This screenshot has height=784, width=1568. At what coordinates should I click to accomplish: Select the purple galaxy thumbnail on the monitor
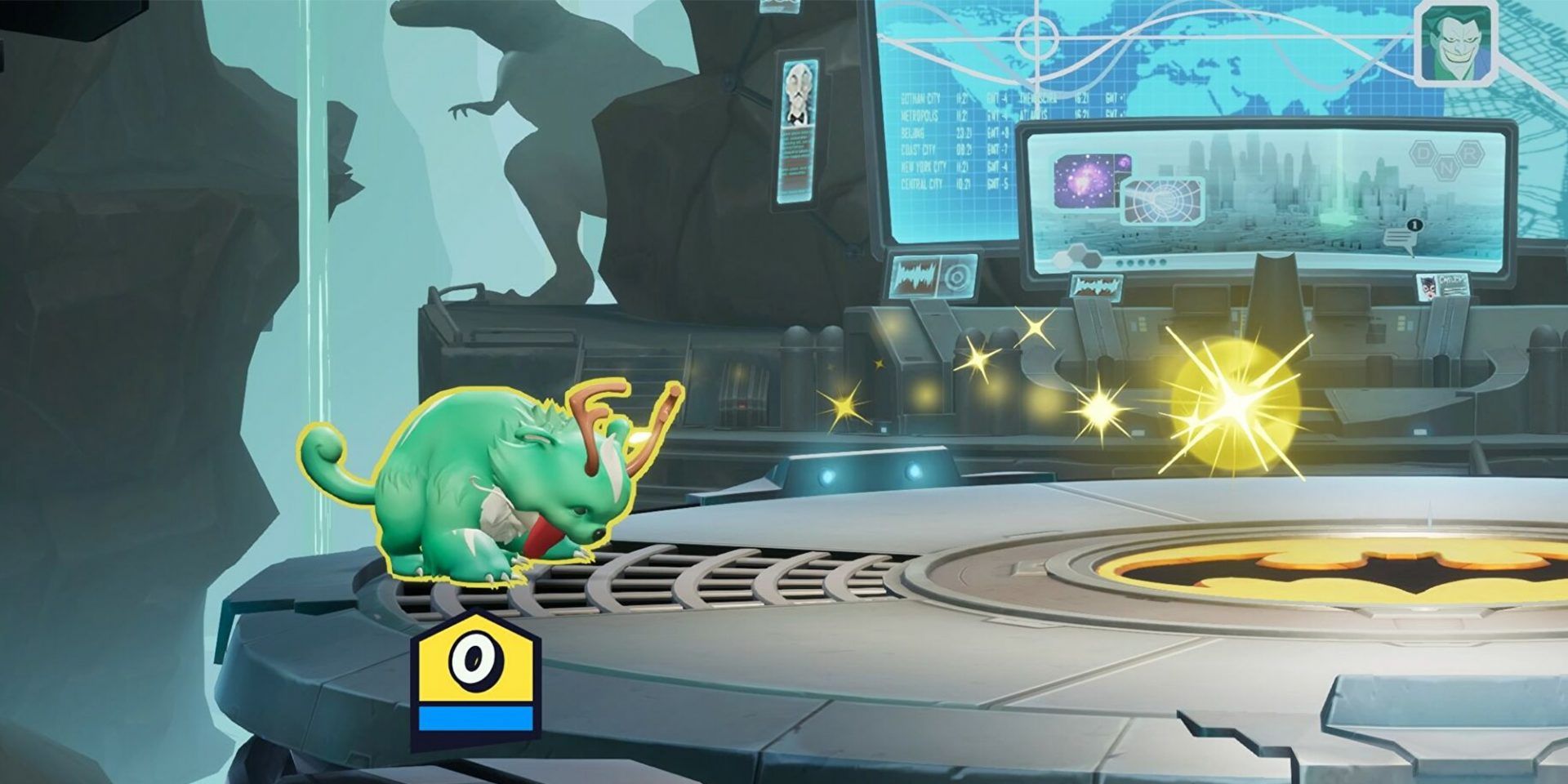click(1085, 179)
